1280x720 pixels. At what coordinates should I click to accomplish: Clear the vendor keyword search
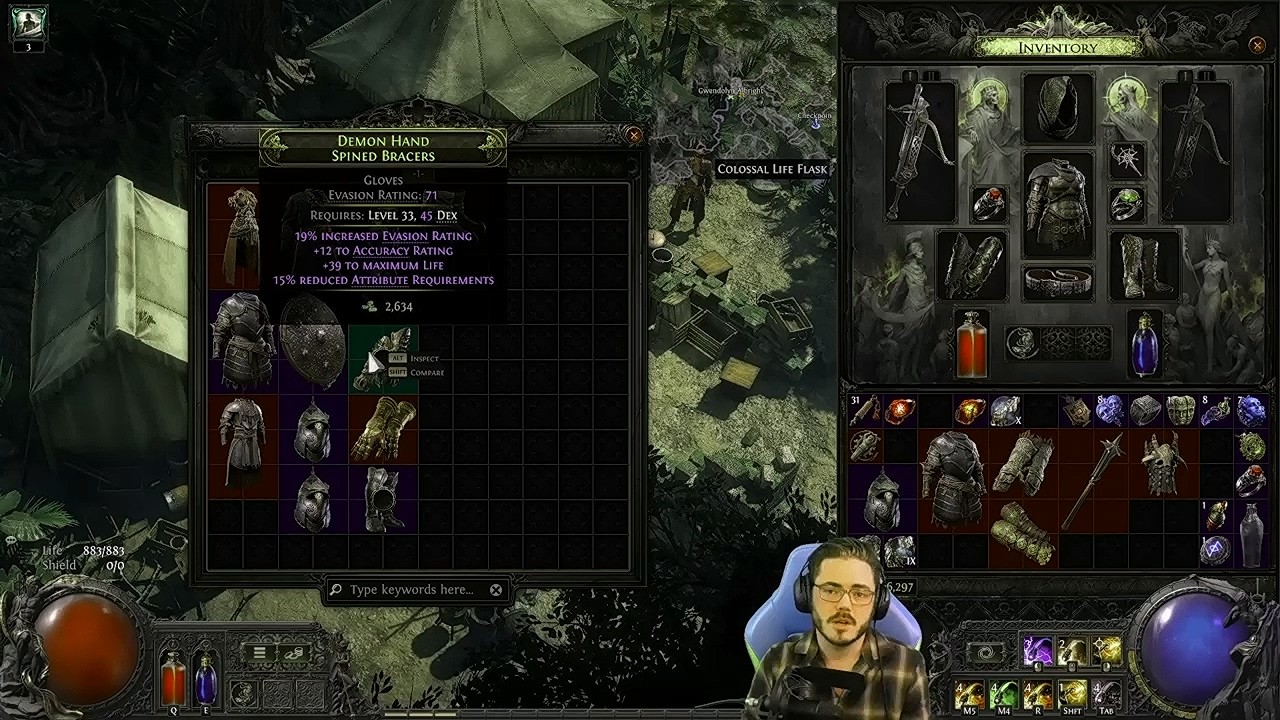[x=496, y=590]
